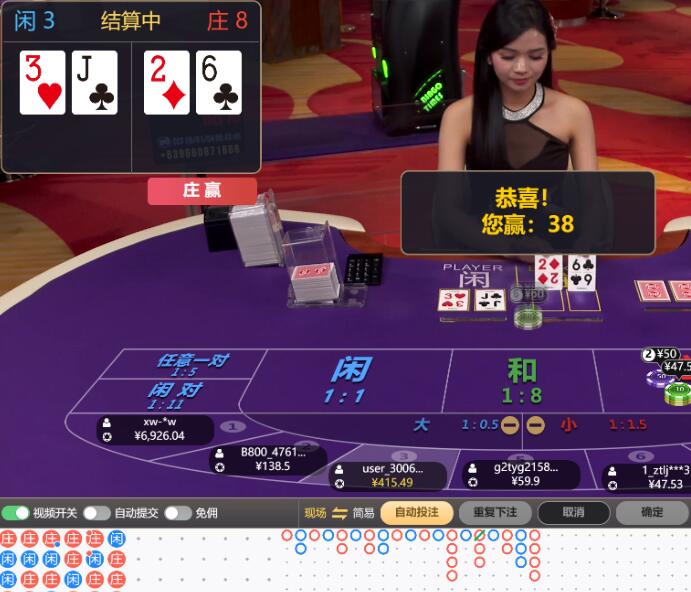Screen dimensions: 691x592
Task: Bet on the 和 1:8 tie area
Action: [x=521, y=380]
